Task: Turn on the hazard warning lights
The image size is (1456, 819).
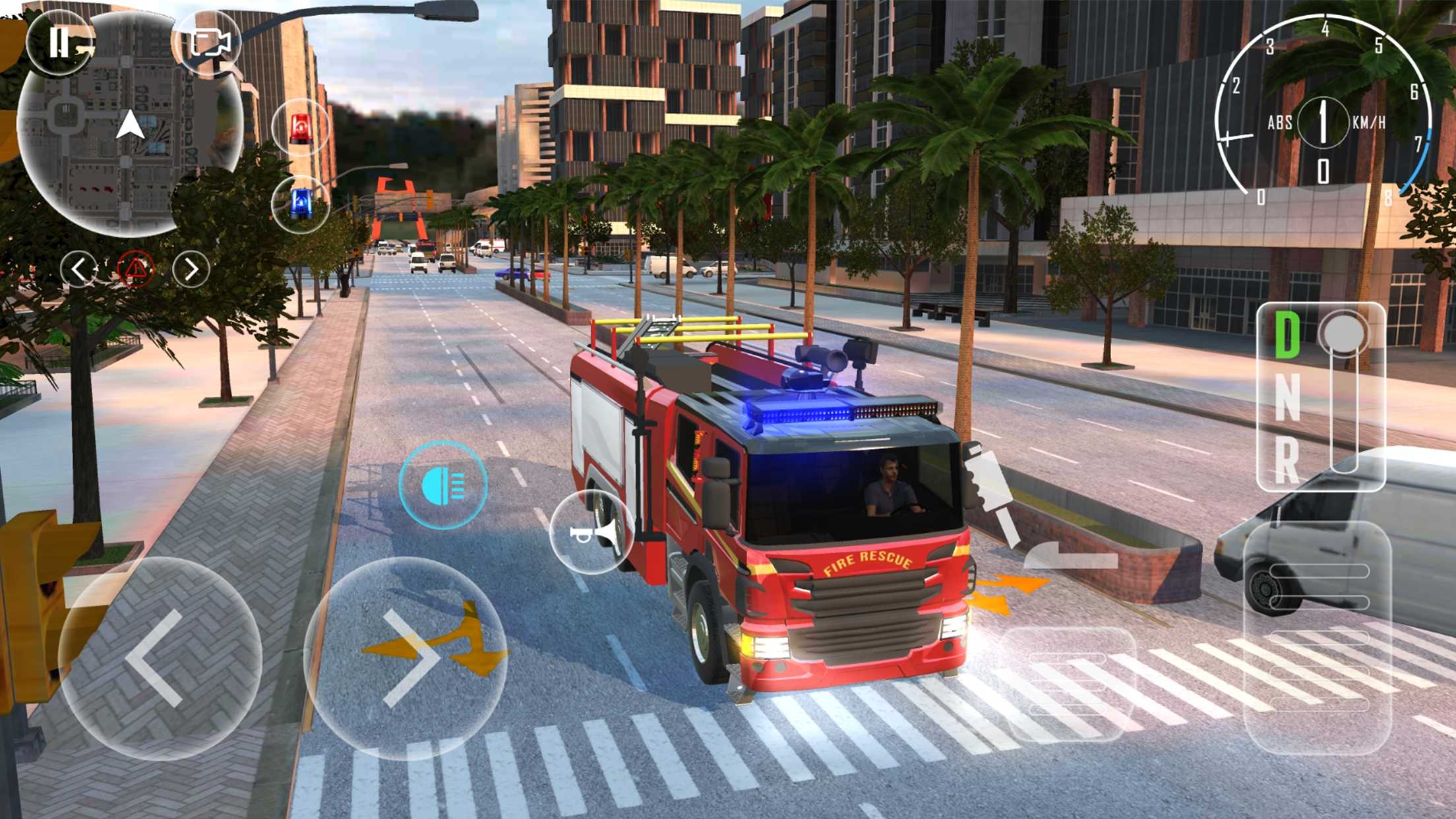Action: click(x=135, y=269)
